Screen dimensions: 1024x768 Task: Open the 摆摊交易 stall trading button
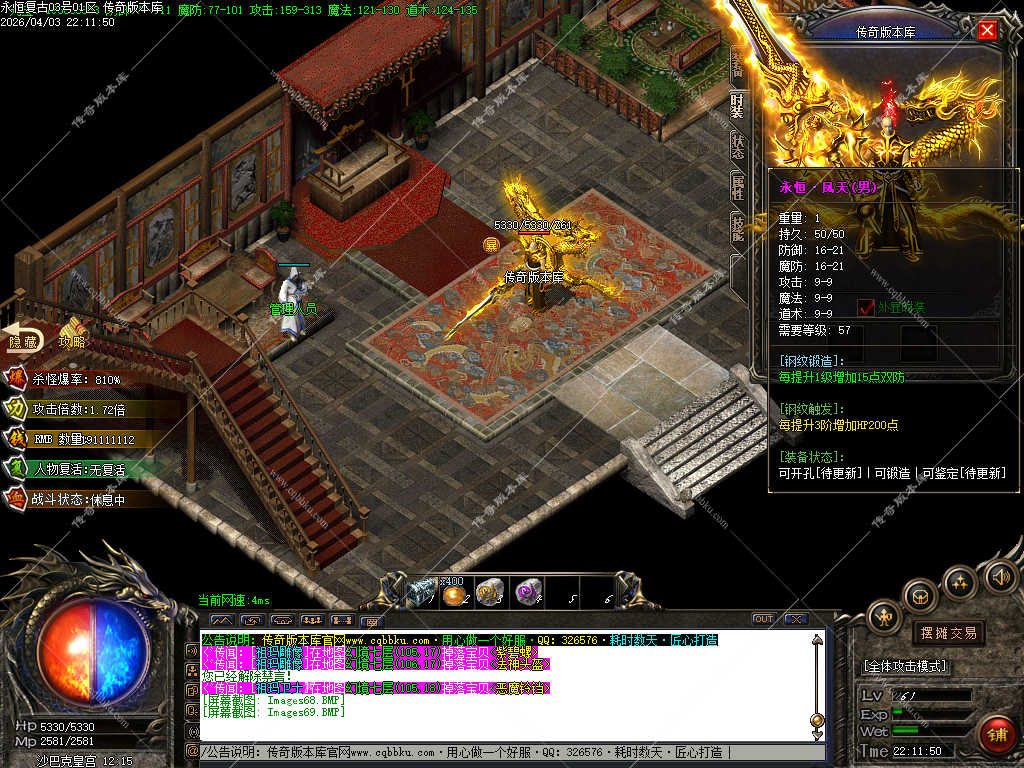(946, 633)
